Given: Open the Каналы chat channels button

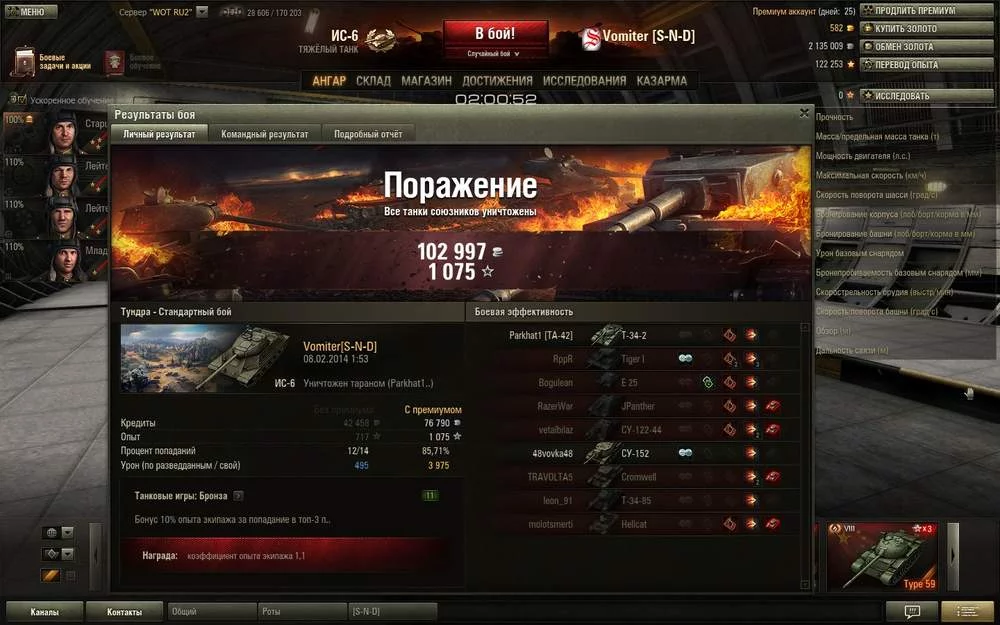Looking at the screenshot, I should click(44, 611).
